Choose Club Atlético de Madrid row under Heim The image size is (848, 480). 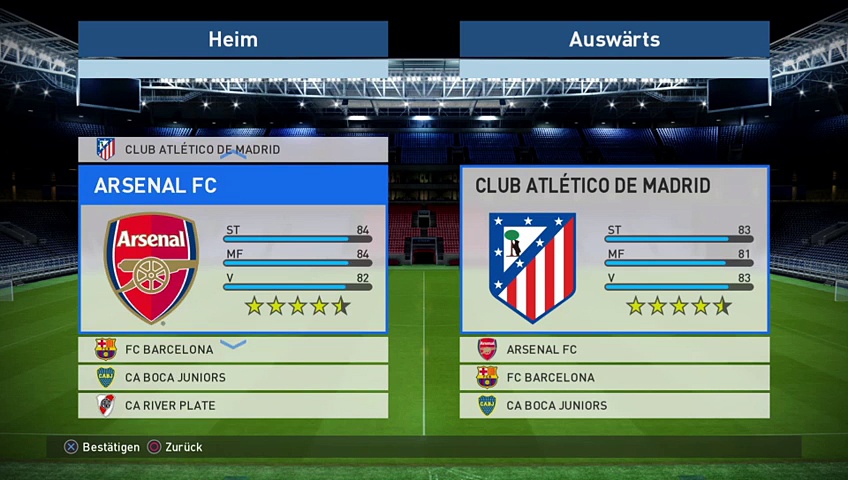[x=233, y=150]
